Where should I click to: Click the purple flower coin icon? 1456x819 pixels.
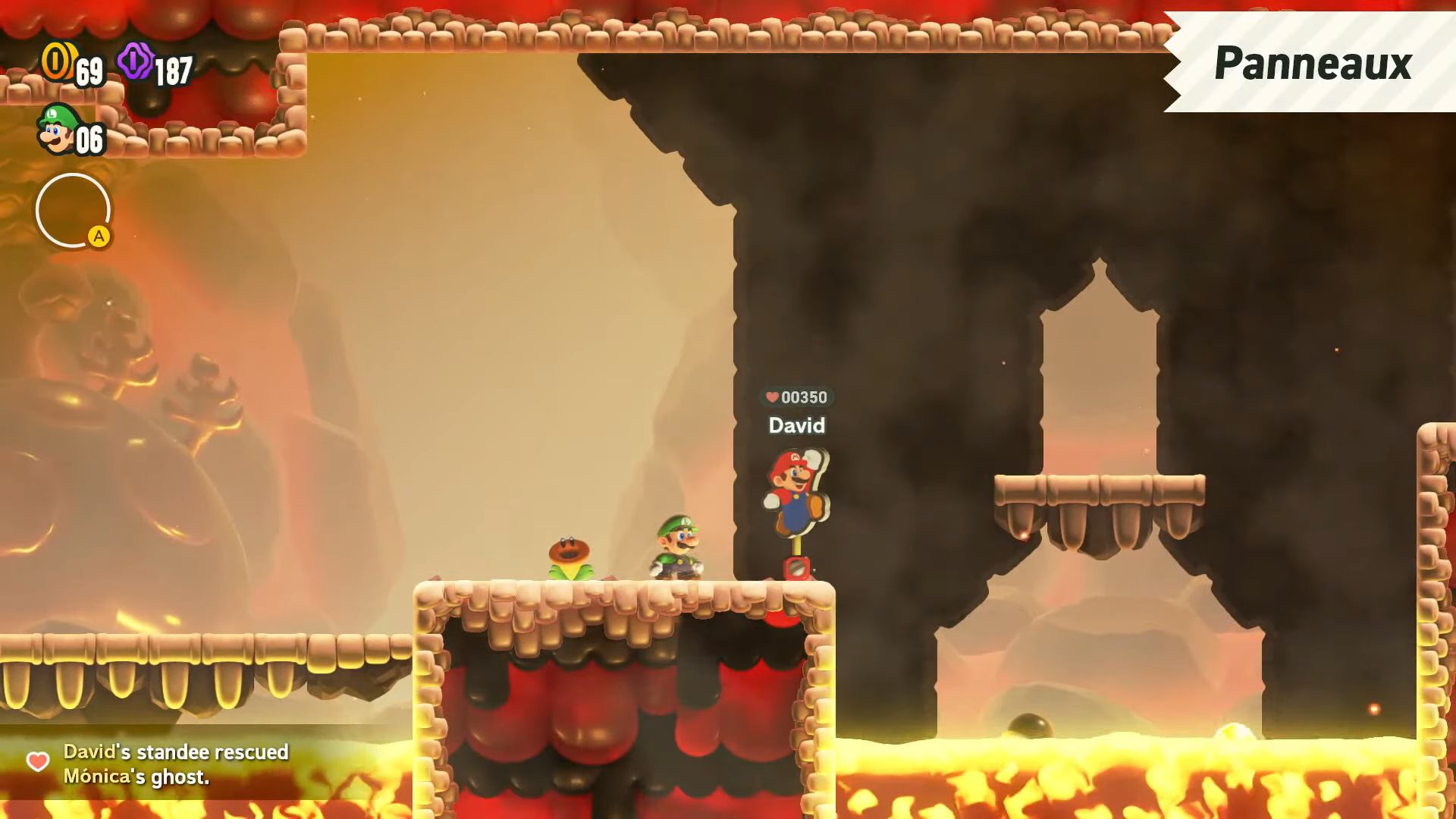click(135, 61)
